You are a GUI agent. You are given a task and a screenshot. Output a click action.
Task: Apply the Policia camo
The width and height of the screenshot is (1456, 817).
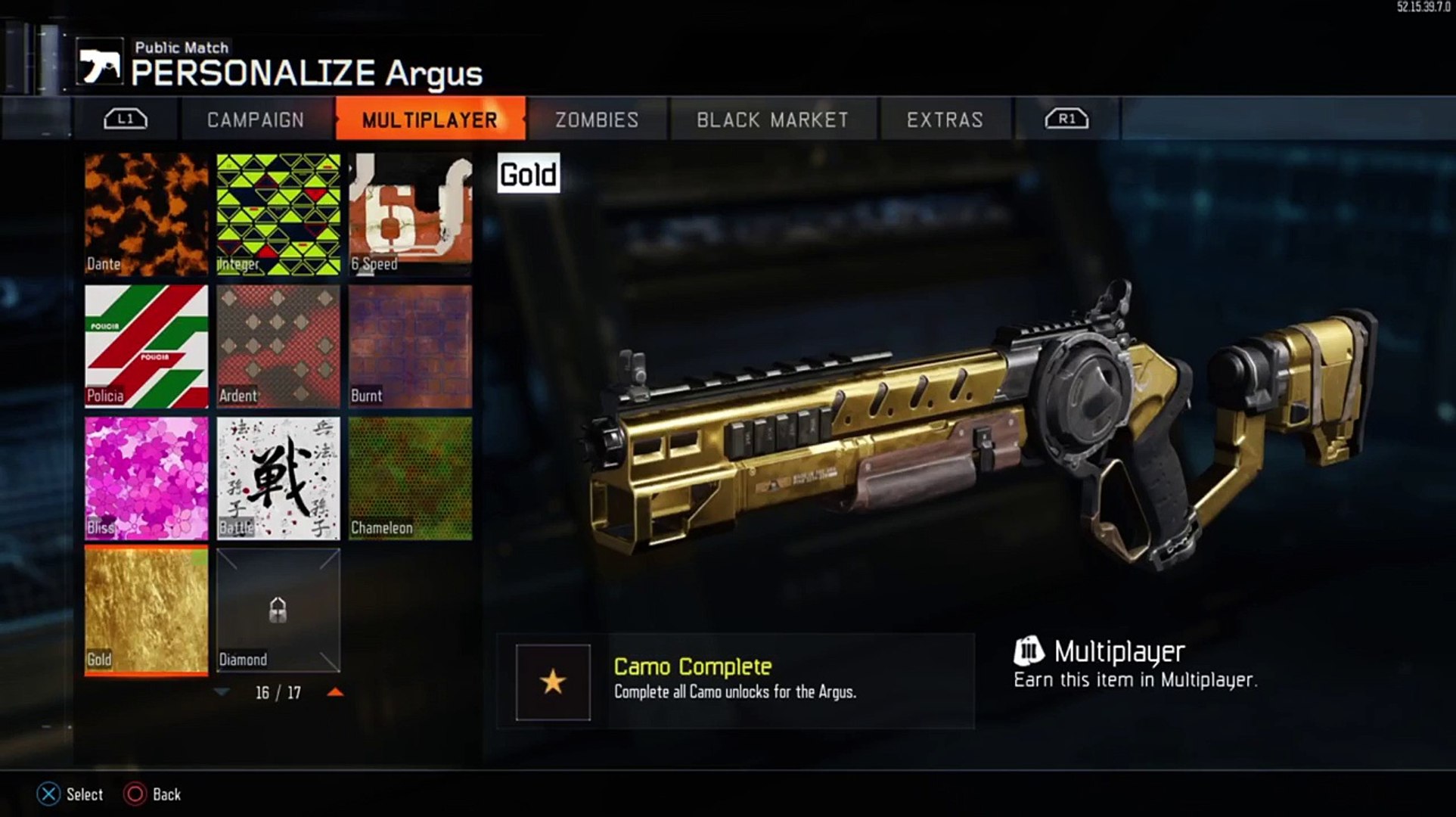tap(146, 346)
